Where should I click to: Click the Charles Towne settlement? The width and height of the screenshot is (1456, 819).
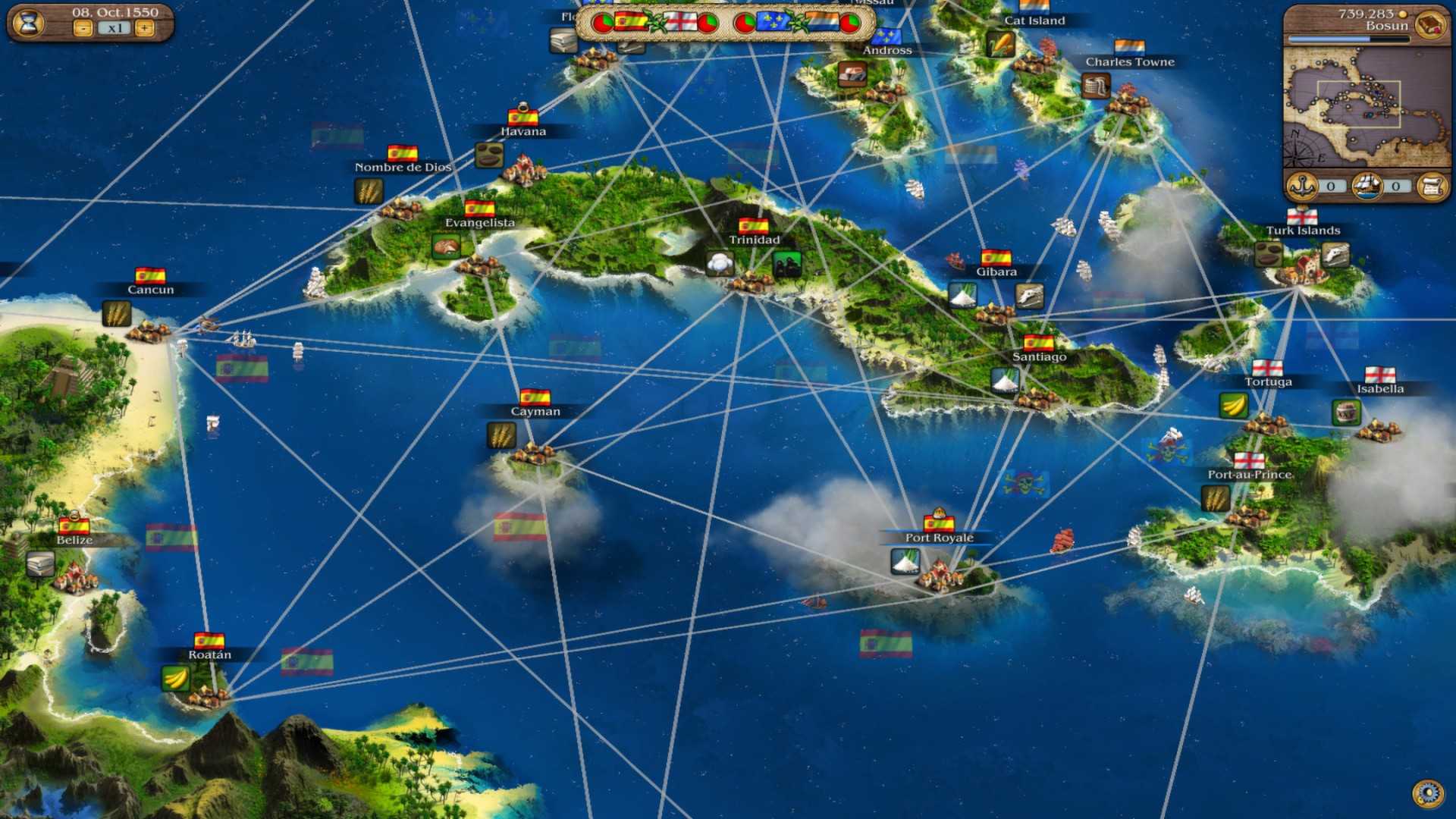1131,61
